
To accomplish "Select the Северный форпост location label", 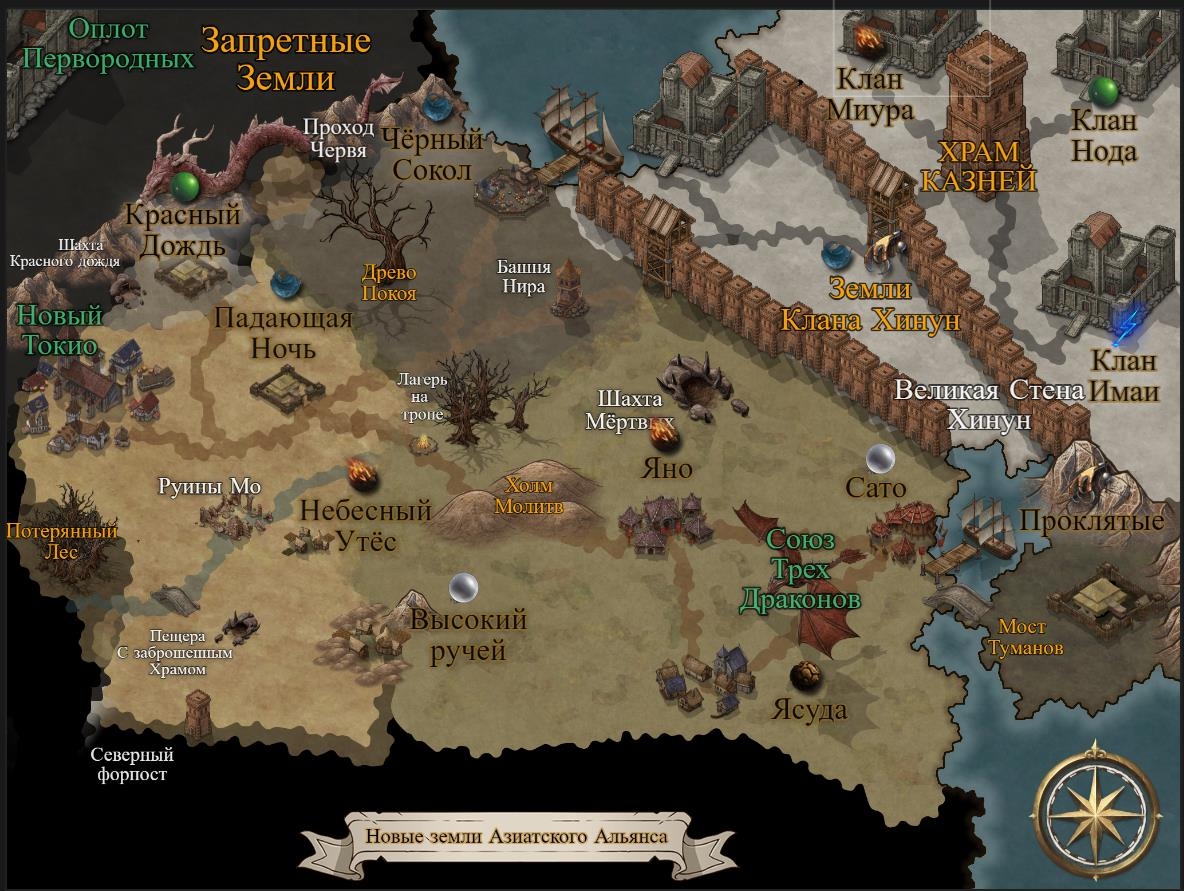I will click(132, 764).
